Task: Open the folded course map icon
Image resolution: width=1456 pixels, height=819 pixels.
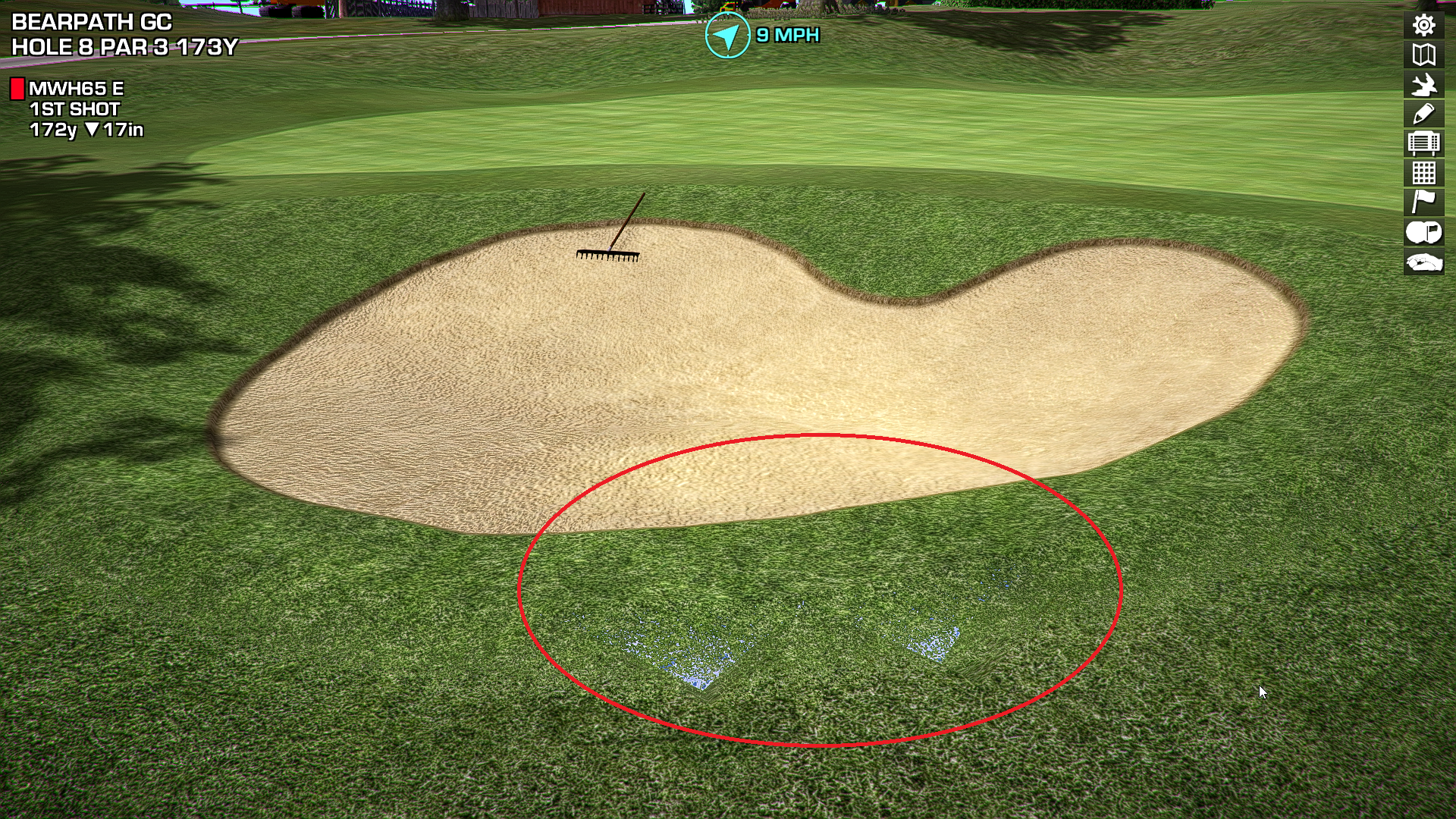Action: pos(1423,55)
